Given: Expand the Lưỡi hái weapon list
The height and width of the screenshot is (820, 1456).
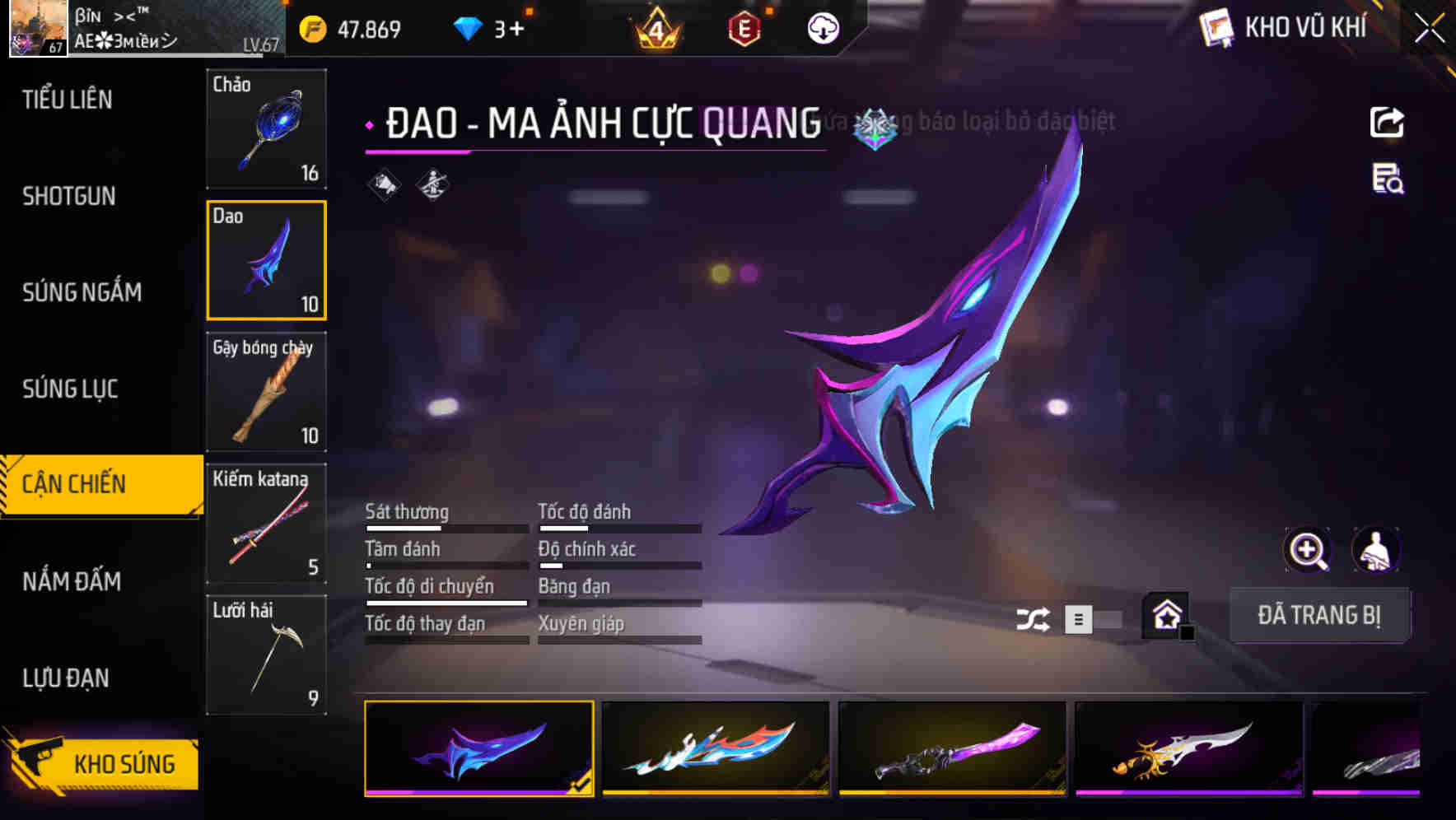Looking at the screenshot, I should click(x=266, y=655).
